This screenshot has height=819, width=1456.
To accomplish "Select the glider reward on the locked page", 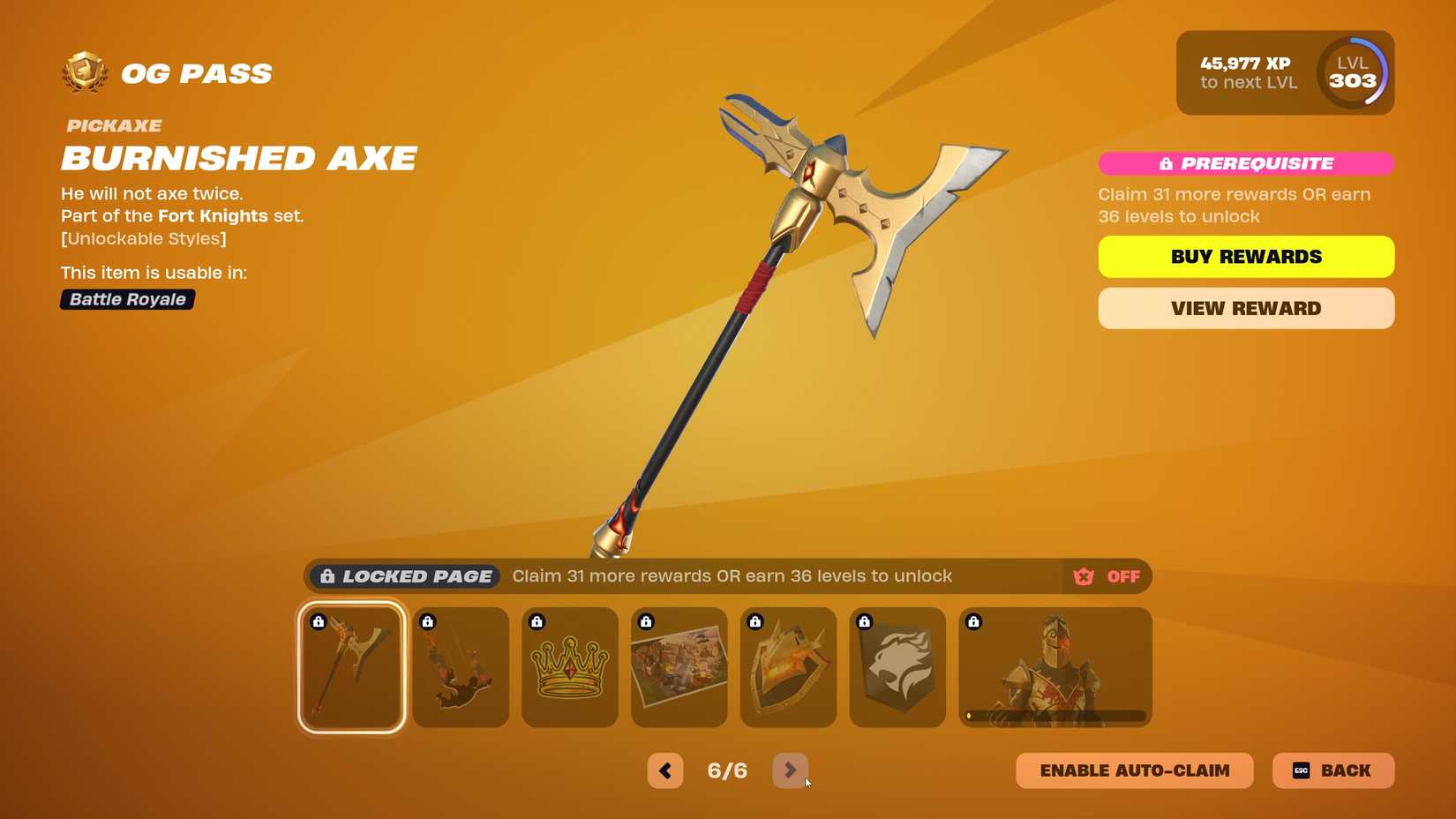I will click(460, 667).
